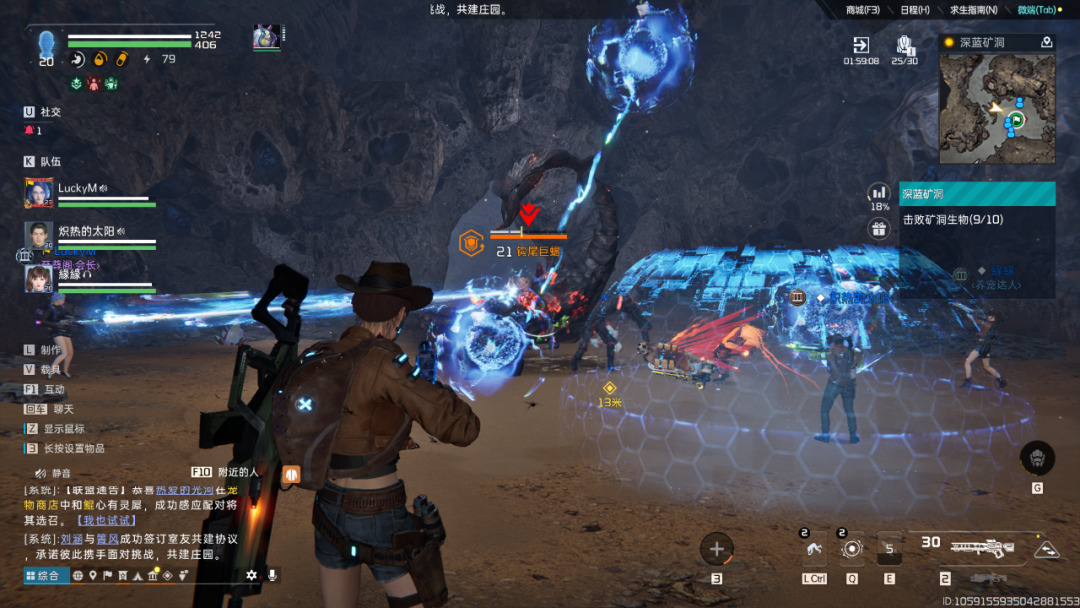Click the exit dungeon arrow icon
The image size is (1080, 608).
[861, 45]
